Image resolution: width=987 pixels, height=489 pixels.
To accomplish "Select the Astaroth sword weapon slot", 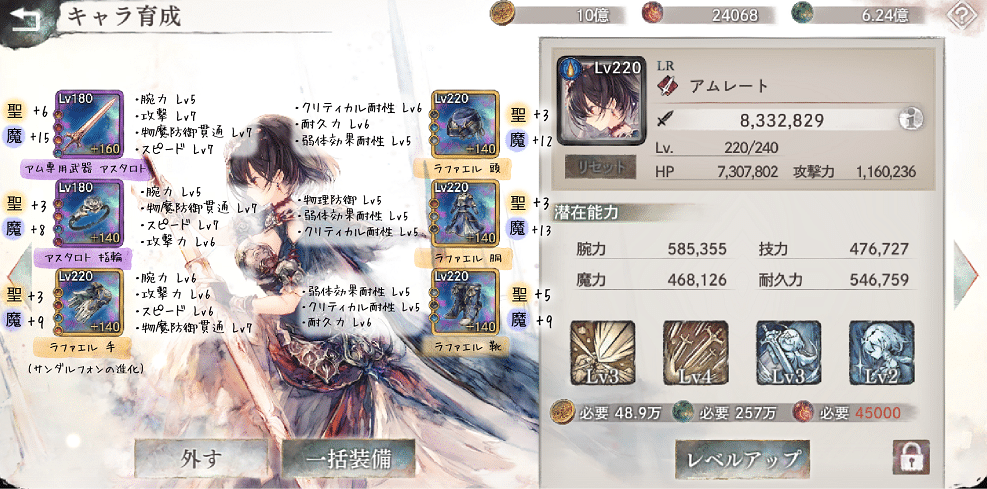I will coord(90,126).
